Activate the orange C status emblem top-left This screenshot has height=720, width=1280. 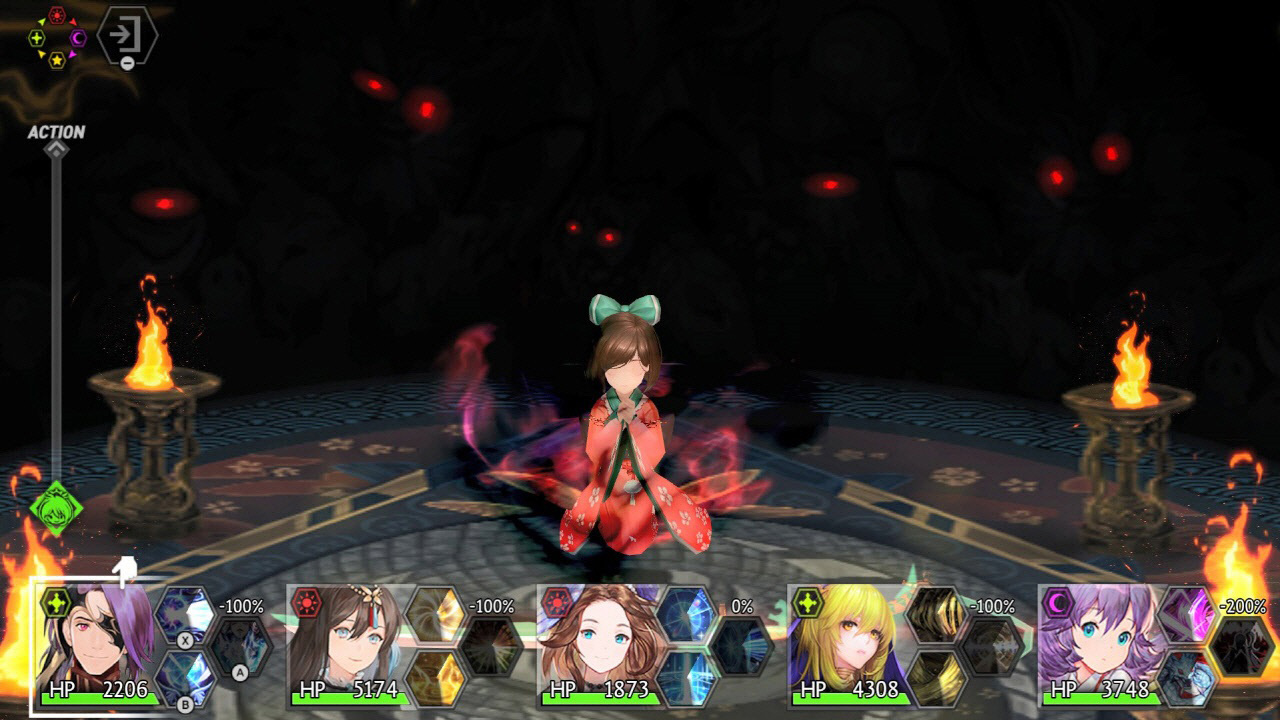click(78, 37)
